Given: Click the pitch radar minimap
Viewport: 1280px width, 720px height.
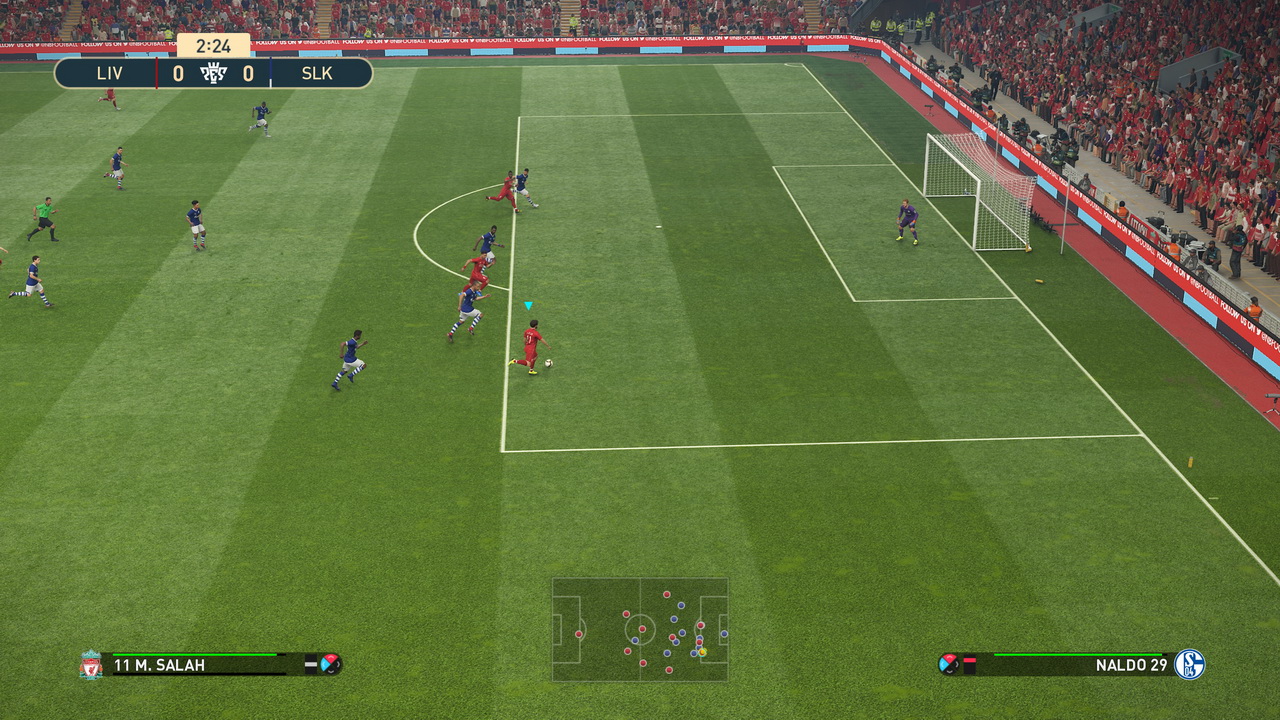Looking at the screenshot, I should point(640,629).
